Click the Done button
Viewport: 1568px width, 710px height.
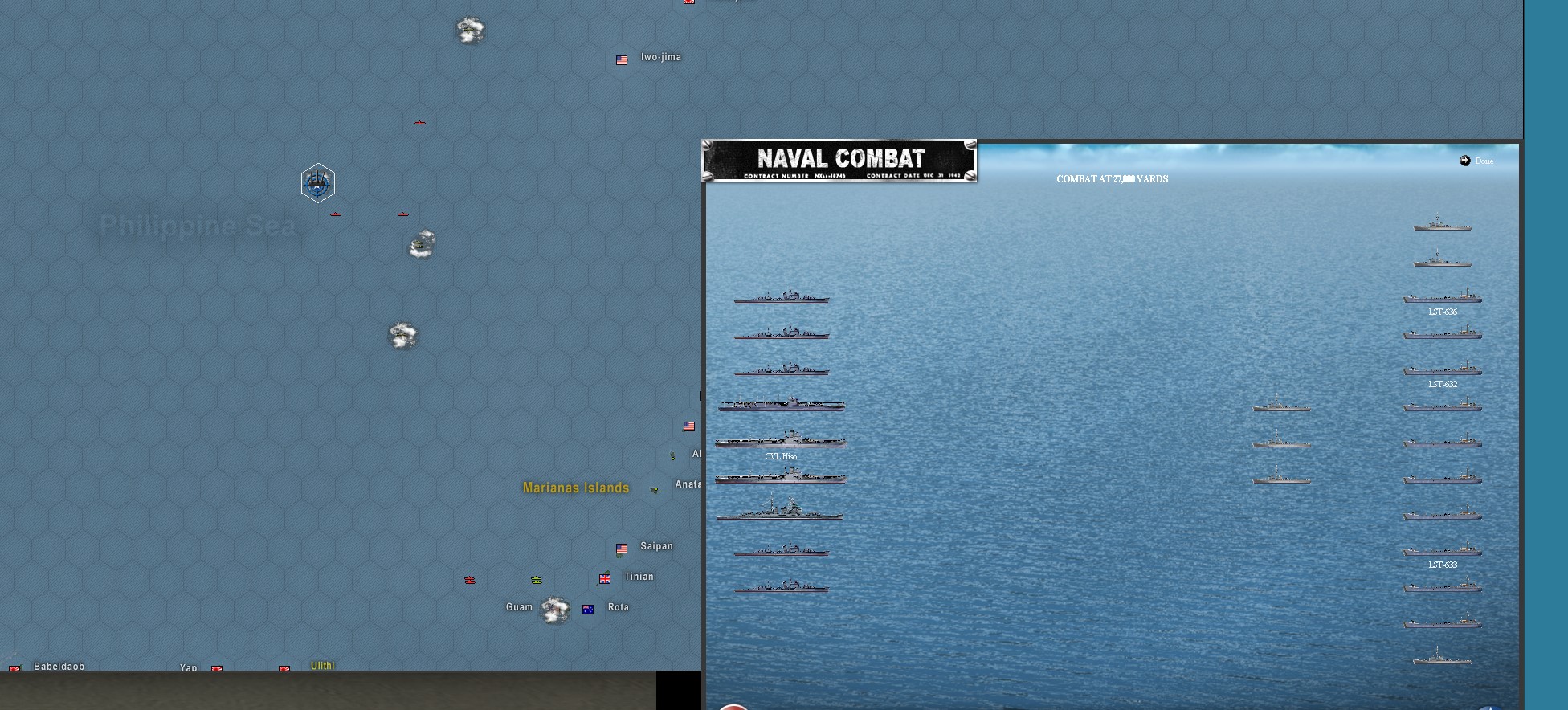tap(1476, 161)
